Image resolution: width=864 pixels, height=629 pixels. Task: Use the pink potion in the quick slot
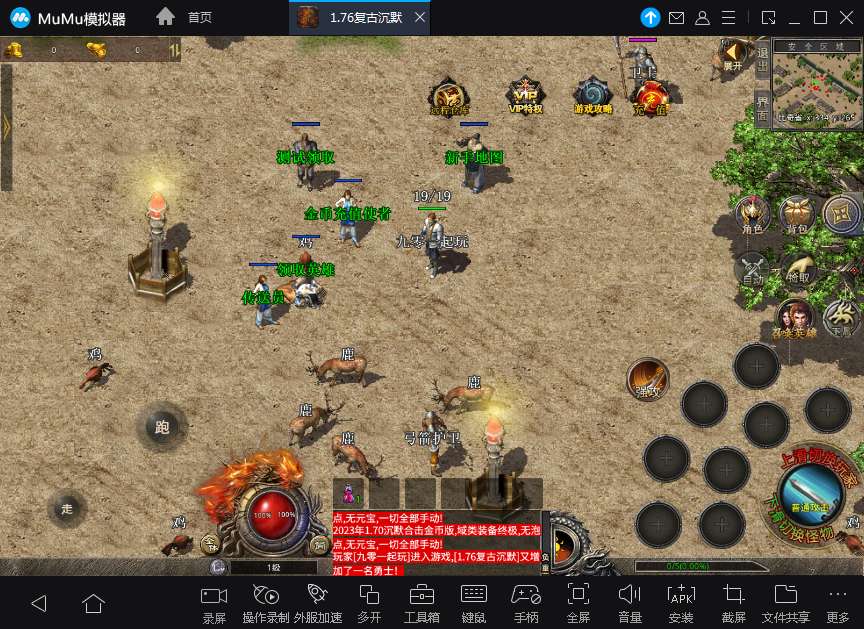point(350,494)
